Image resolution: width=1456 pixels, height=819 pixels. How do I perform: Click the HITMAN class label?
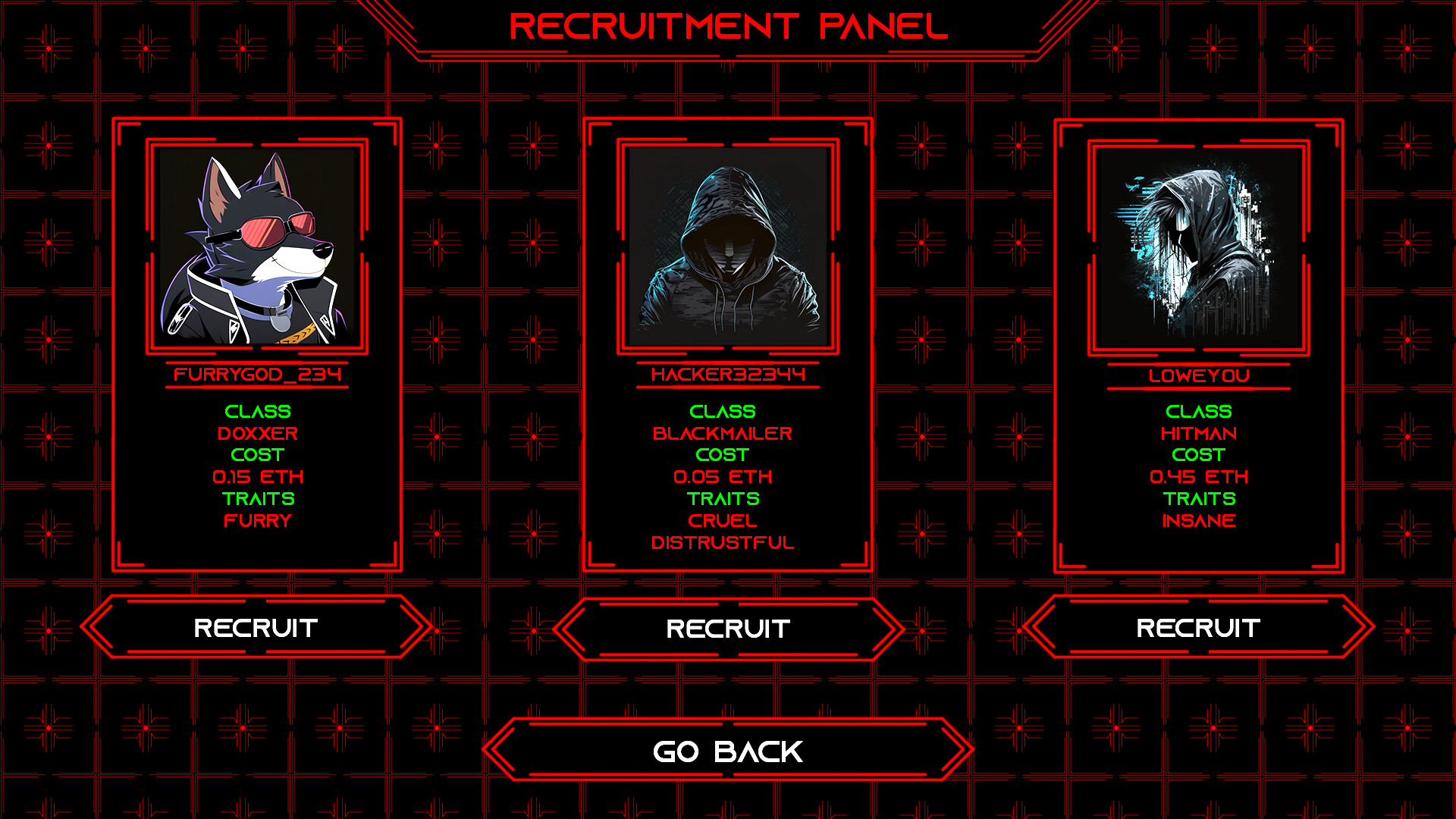tap(1200, 434)
